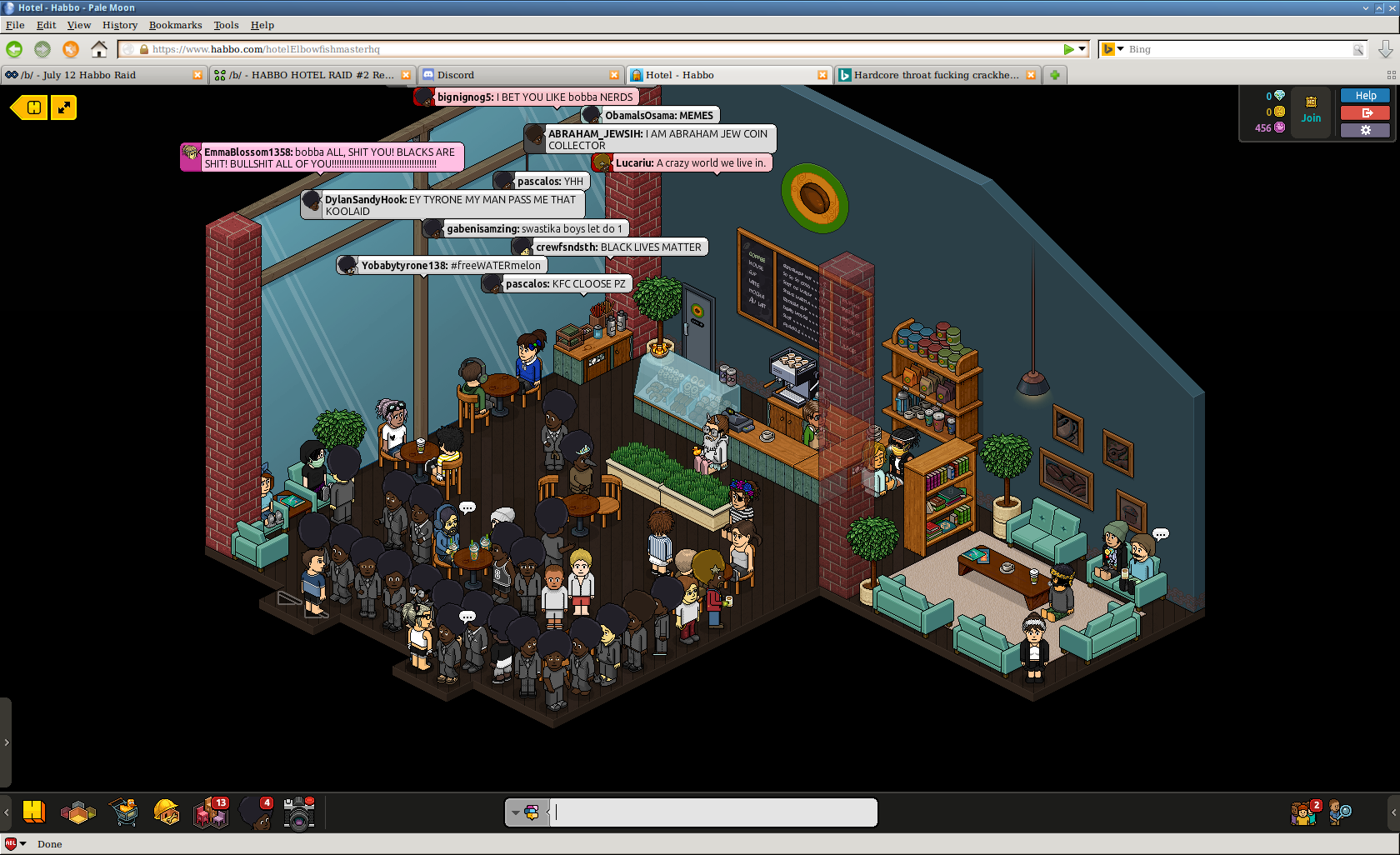Image resolution: width=1400 pixels, height=855 pixels.
Task: Collapse the bottom toolbar's left arrow
Action: [x=7, y=812]
